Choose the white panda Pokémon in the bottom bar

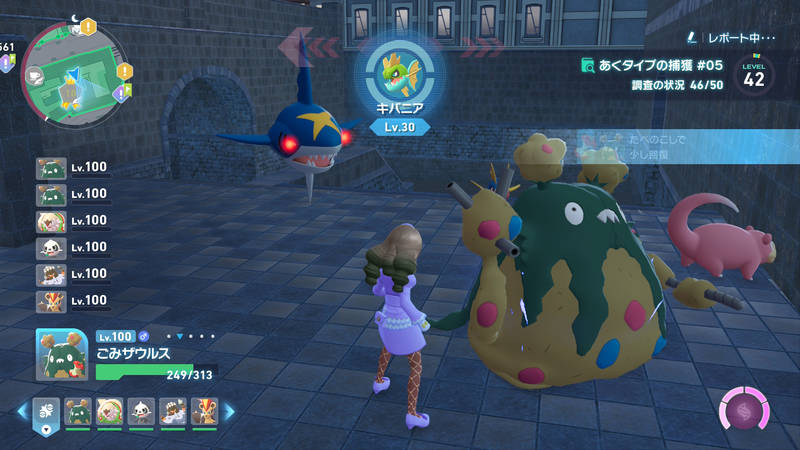pyautogui.click(x=142, y=409)
